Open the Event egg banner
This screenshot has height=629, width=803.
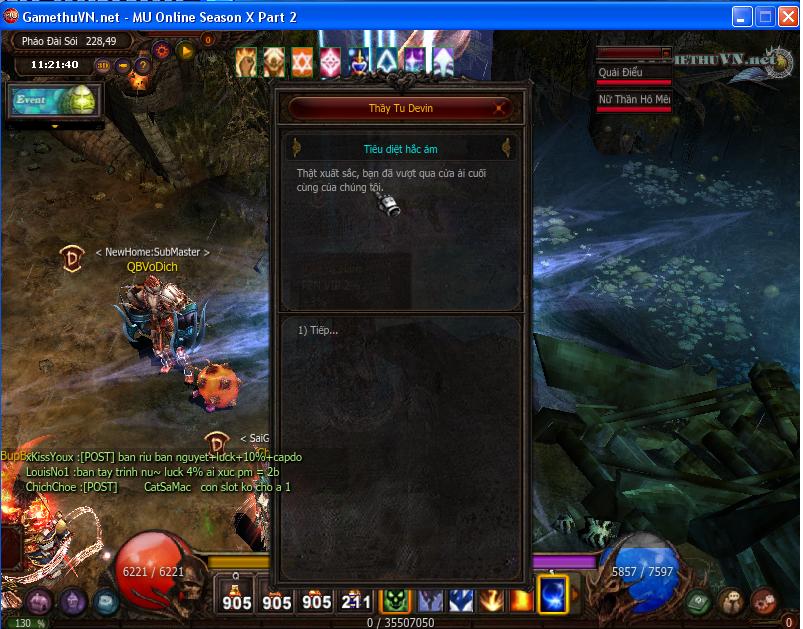[x=55, y=101]
